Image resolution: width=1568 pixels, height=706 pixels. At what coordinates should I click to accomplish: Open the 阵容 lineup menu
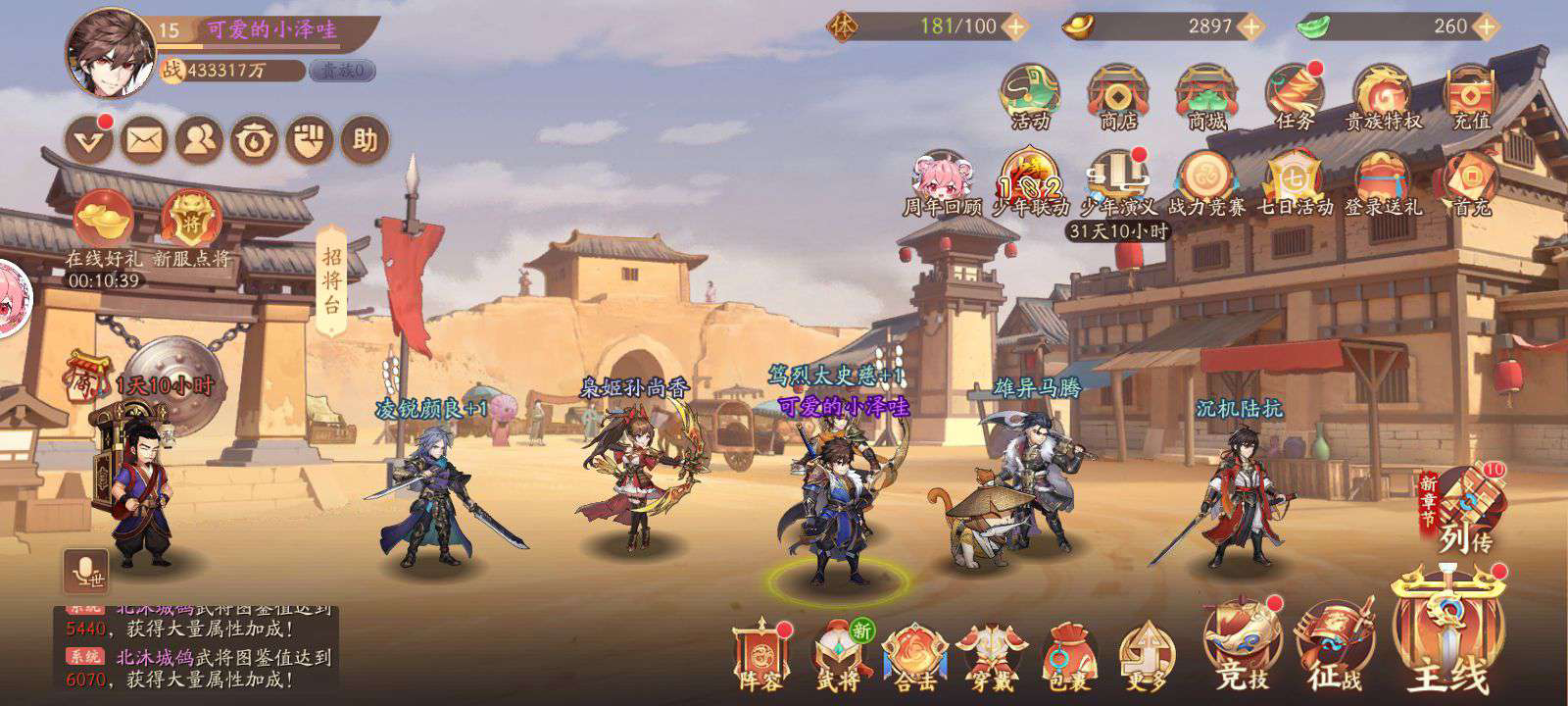pyautogui.click(x=761, y=654)
